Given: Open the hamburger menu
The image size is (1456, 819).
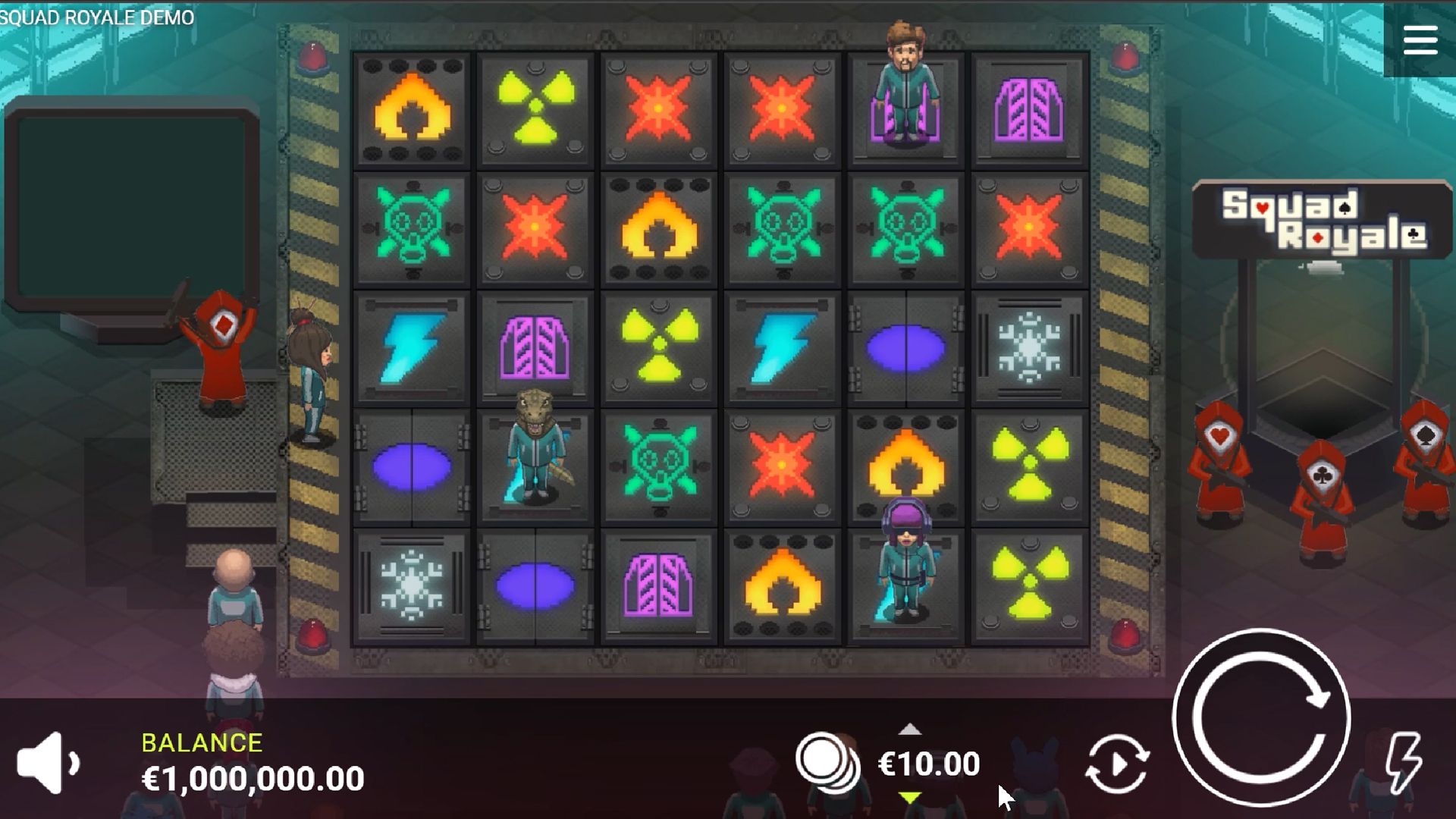Looking at the screenshot, I should (x=1420, y=40).
